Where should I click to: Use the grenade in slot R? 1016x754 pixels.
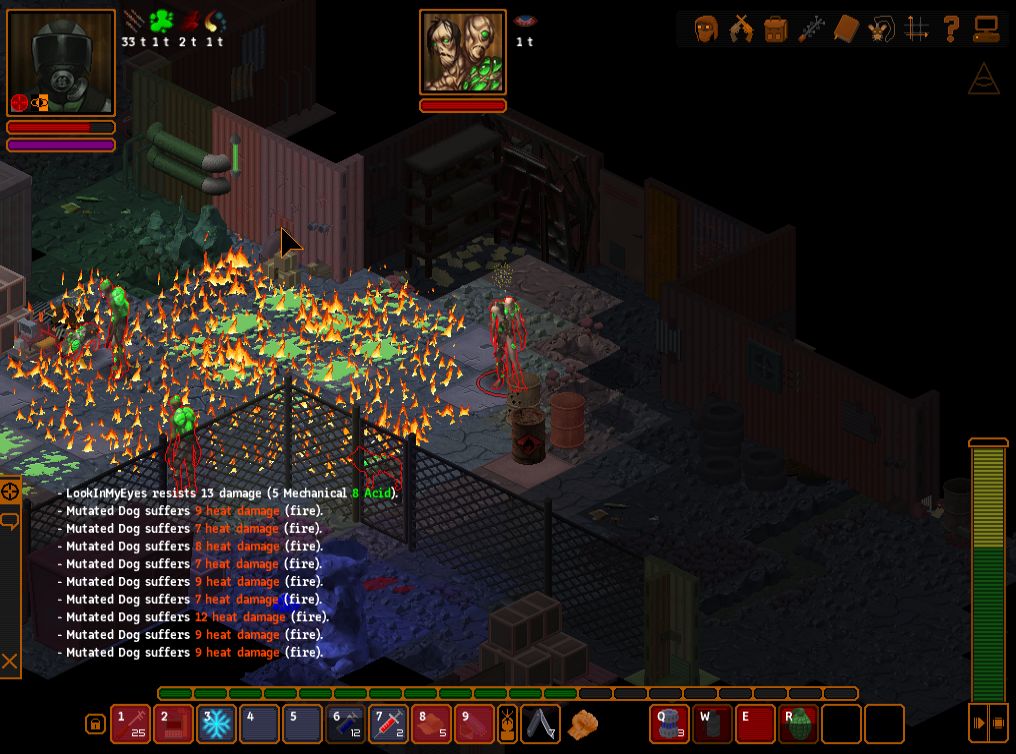pos(799,723)
